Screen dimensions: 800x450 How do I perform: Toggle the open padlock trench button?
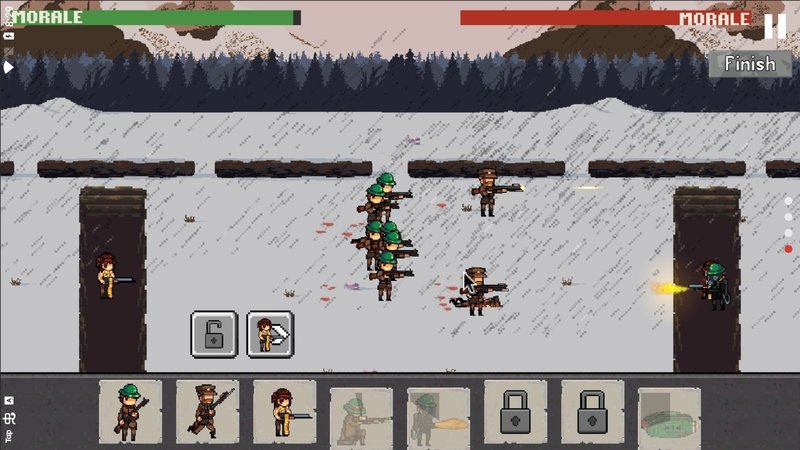(x=214, y=333)
